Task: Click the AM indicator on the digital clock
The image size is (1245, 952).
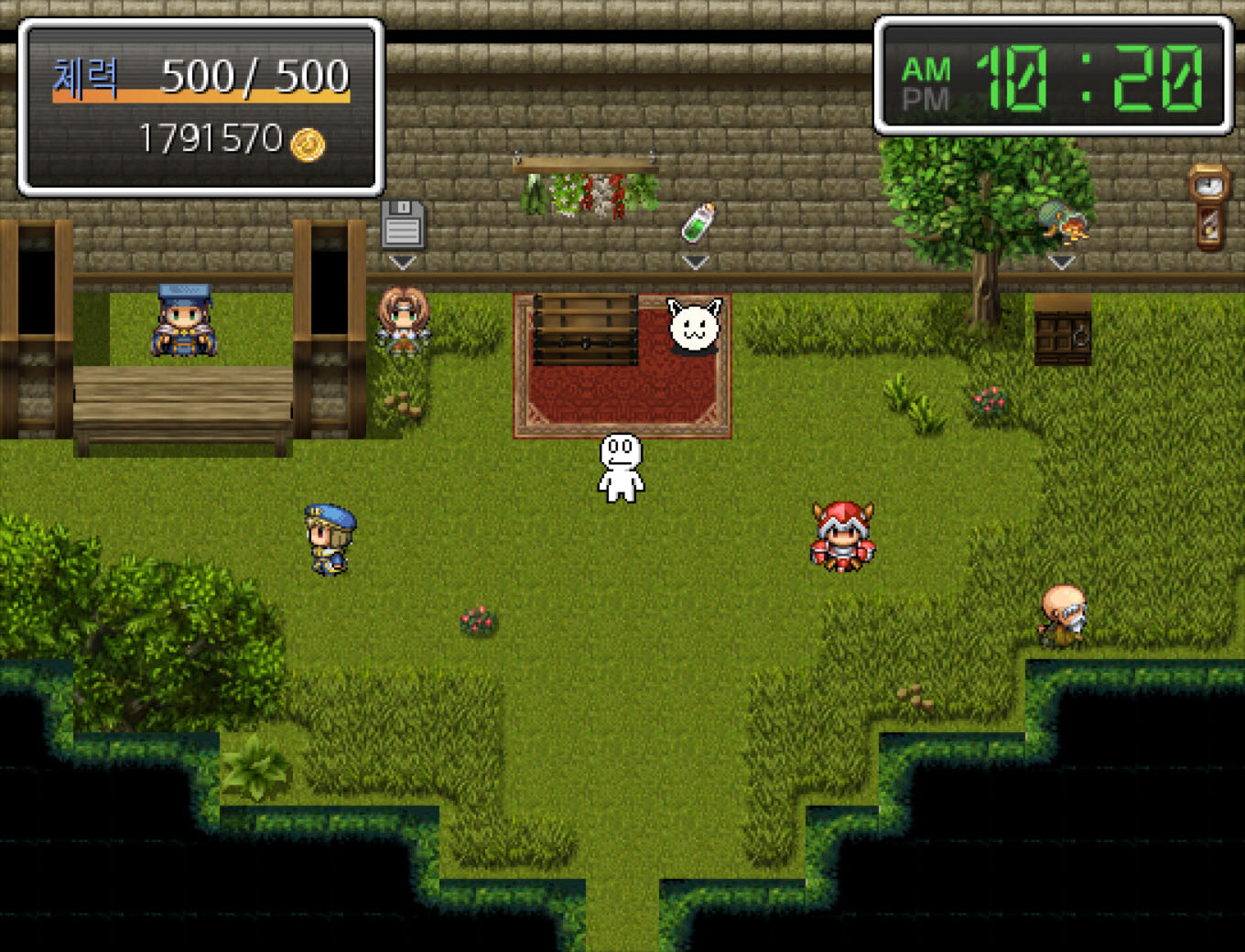Action: click(927, 68)
